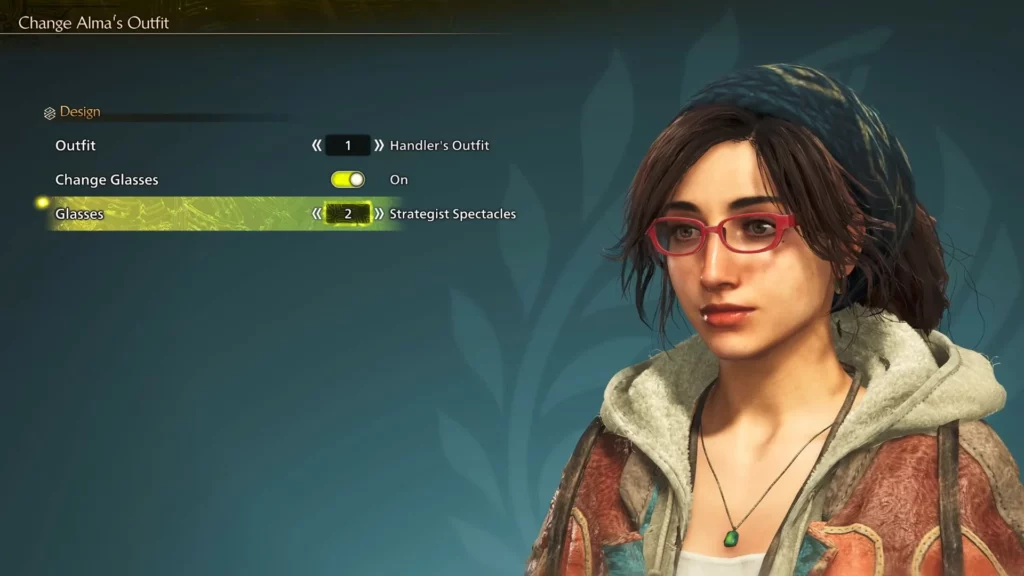Viewport: 1024px width, 576px height.
Task: Switch to the previous Glasses option
Action: click(317, 214)
